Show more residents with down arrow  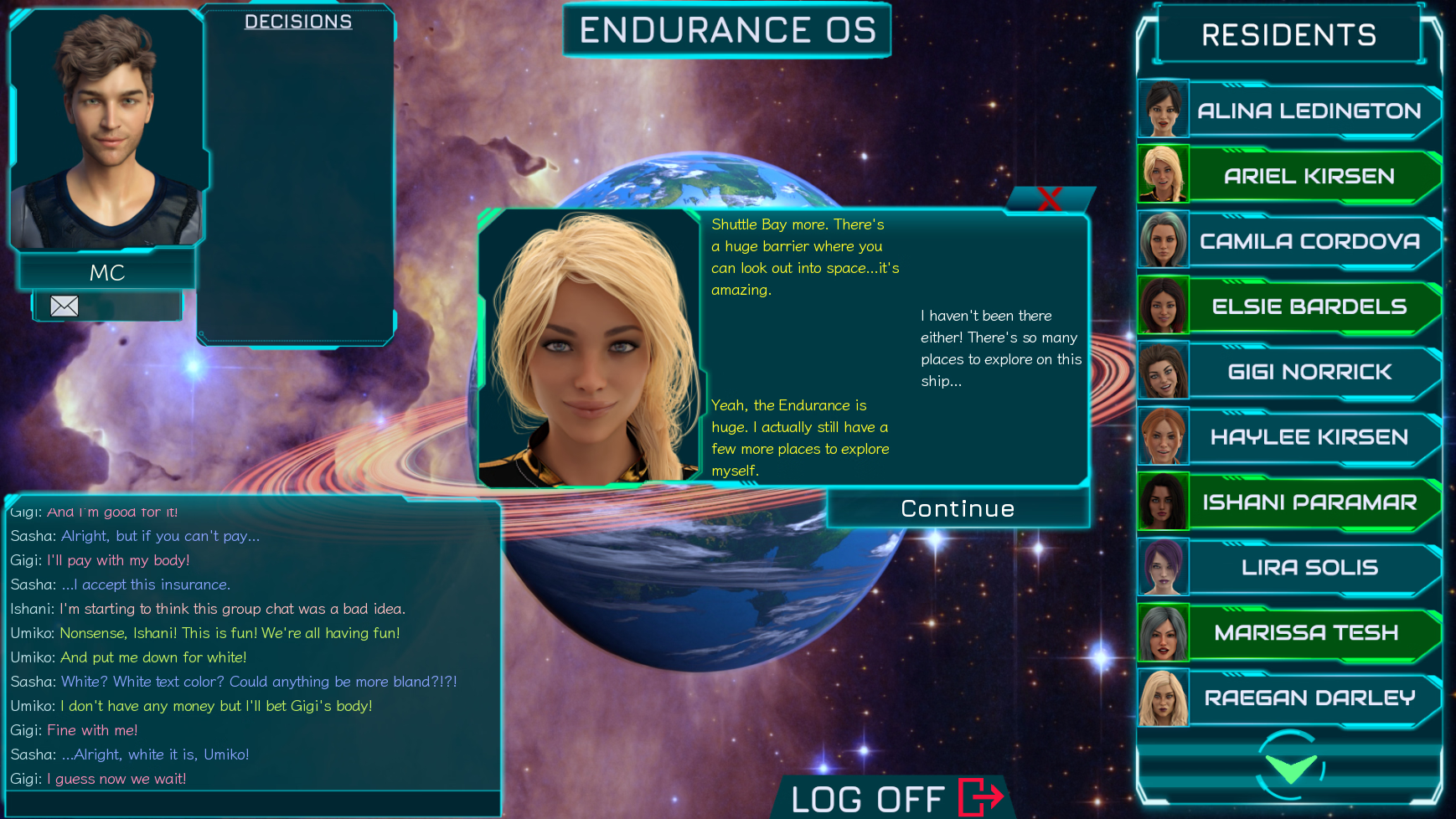tap(1290, 767)
